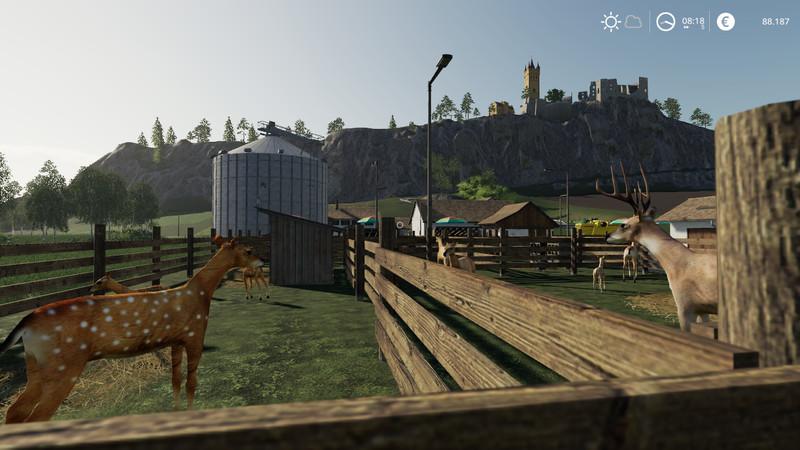The image size is (800, 450).
Task: Click the sunny weather icon
Action: (x=610, y=21)
